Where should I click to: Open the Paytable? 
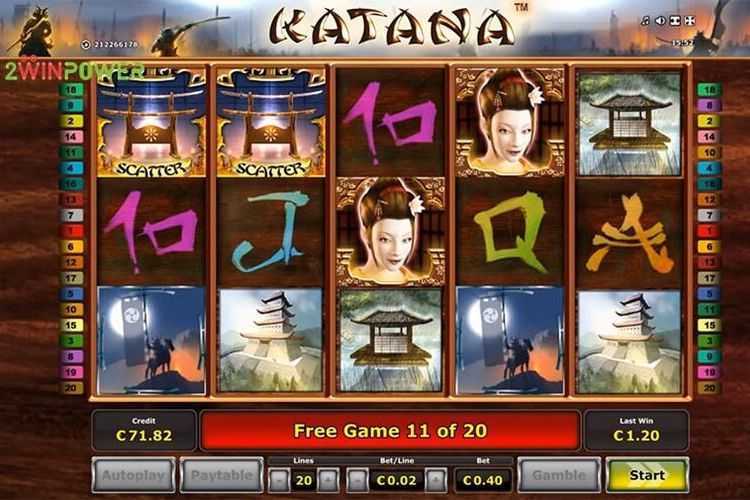click(x=220, y=474)
